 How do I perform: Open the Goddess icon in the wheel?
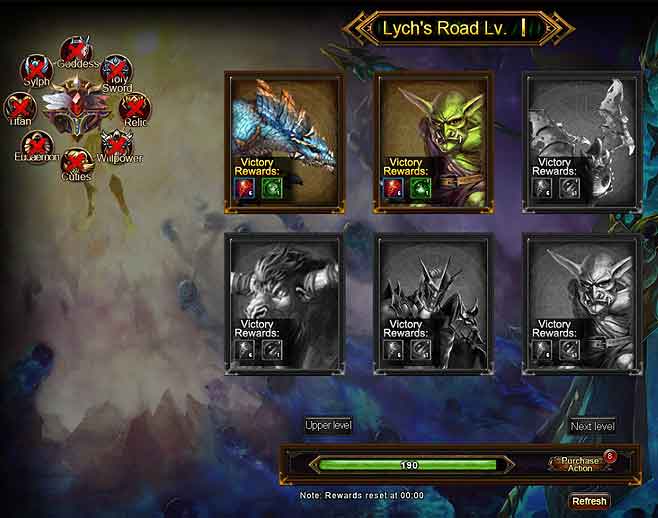click(74, 52)
